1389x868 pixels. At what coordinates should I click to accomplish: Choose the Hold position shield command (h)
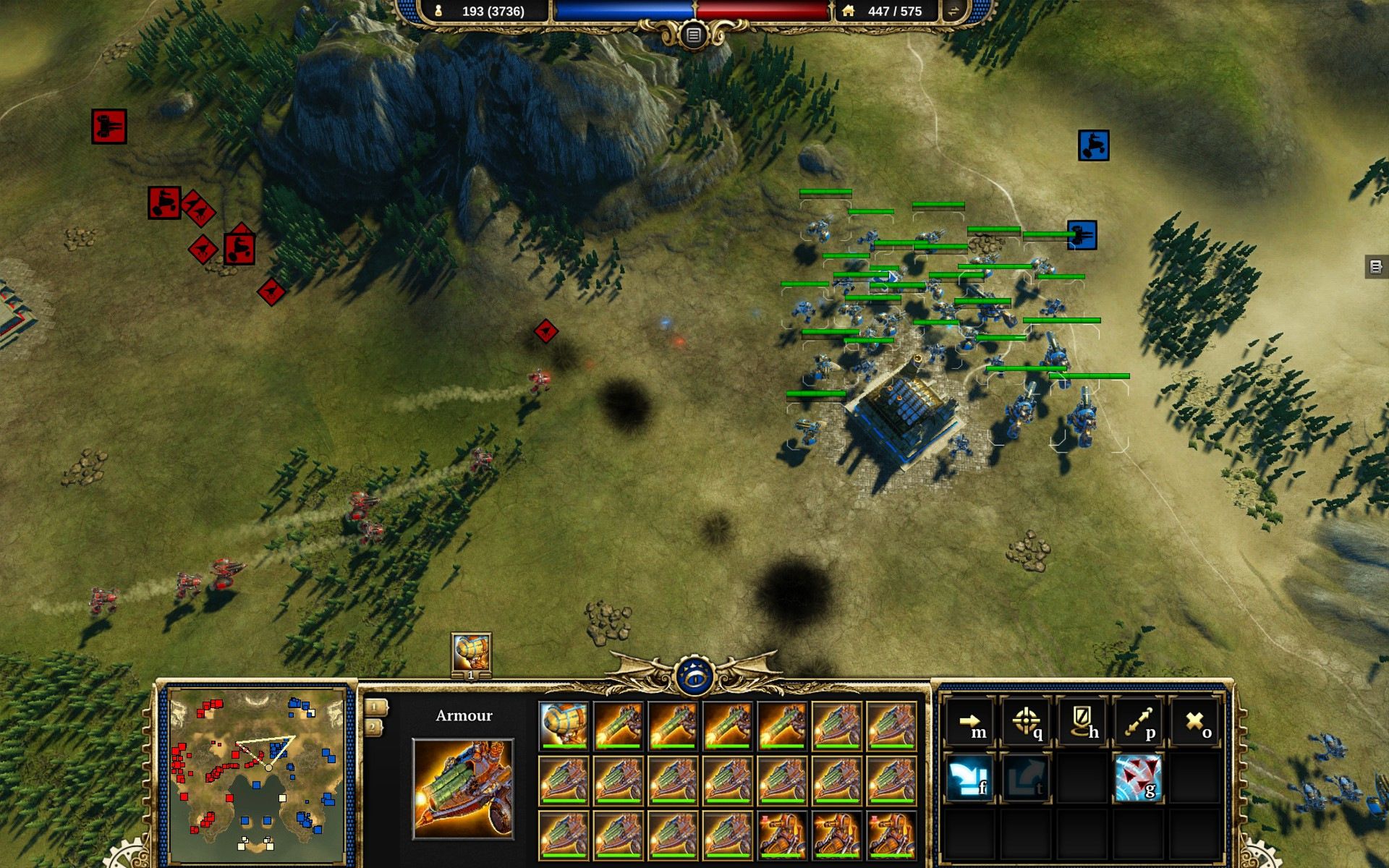click(1083, 723)
